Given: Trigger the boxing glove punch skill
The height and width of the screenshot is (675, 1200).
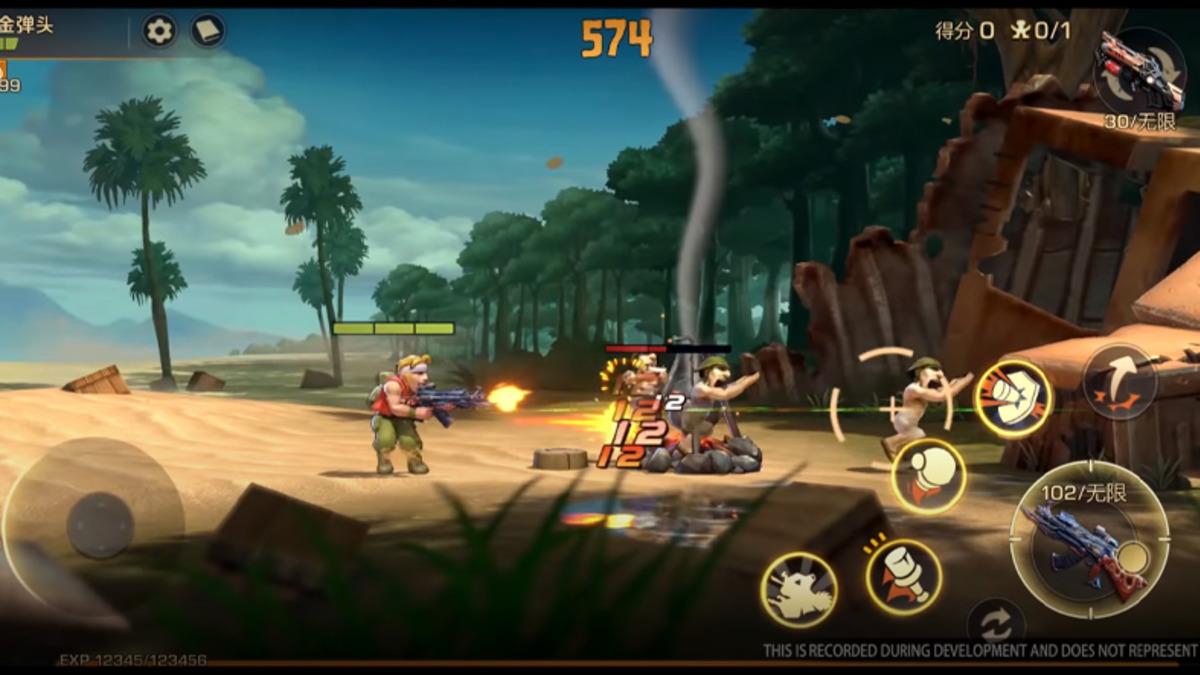Looking at the screenshot, I should click(x=928, y=476).
